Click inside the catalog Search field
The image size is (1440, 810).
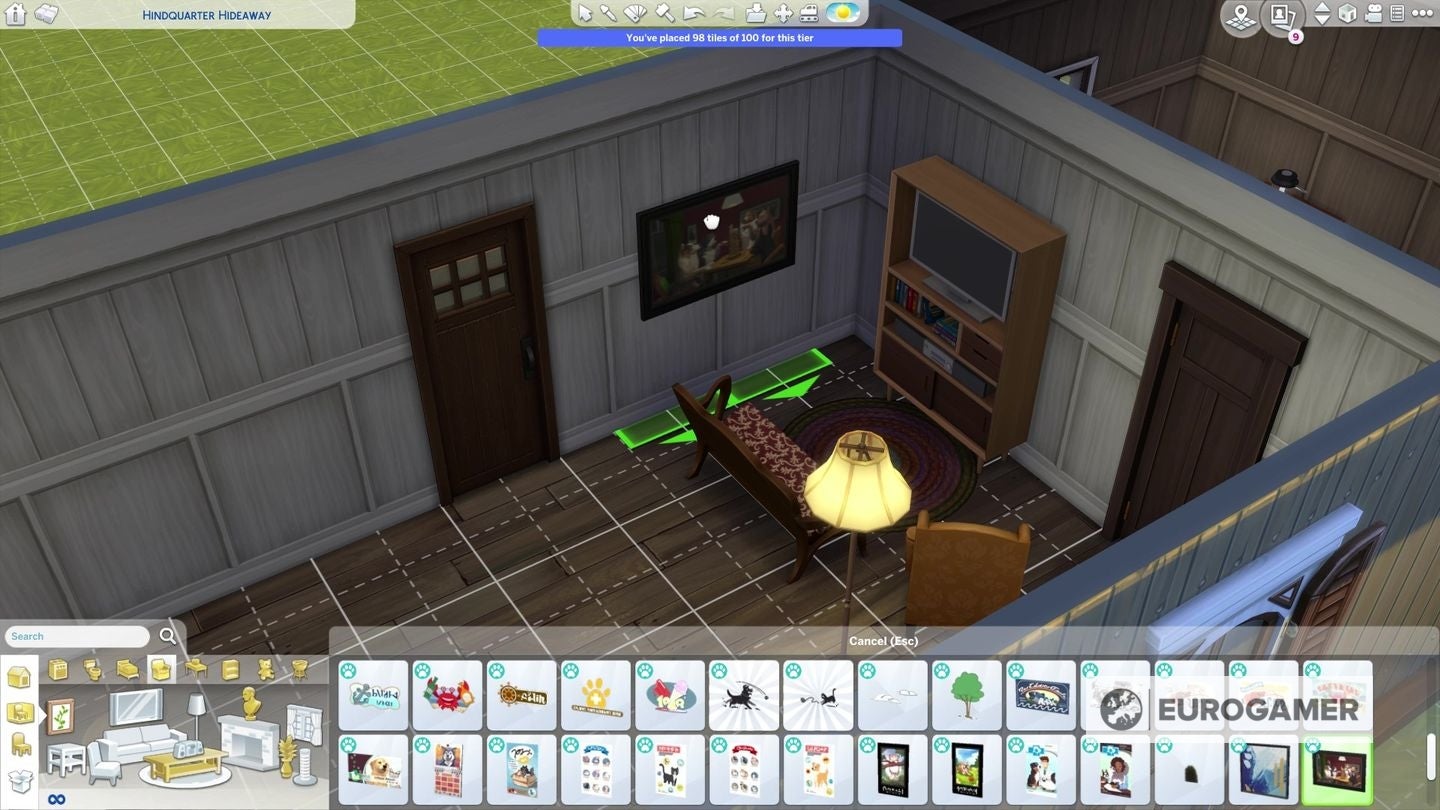(x=75, y=636)
